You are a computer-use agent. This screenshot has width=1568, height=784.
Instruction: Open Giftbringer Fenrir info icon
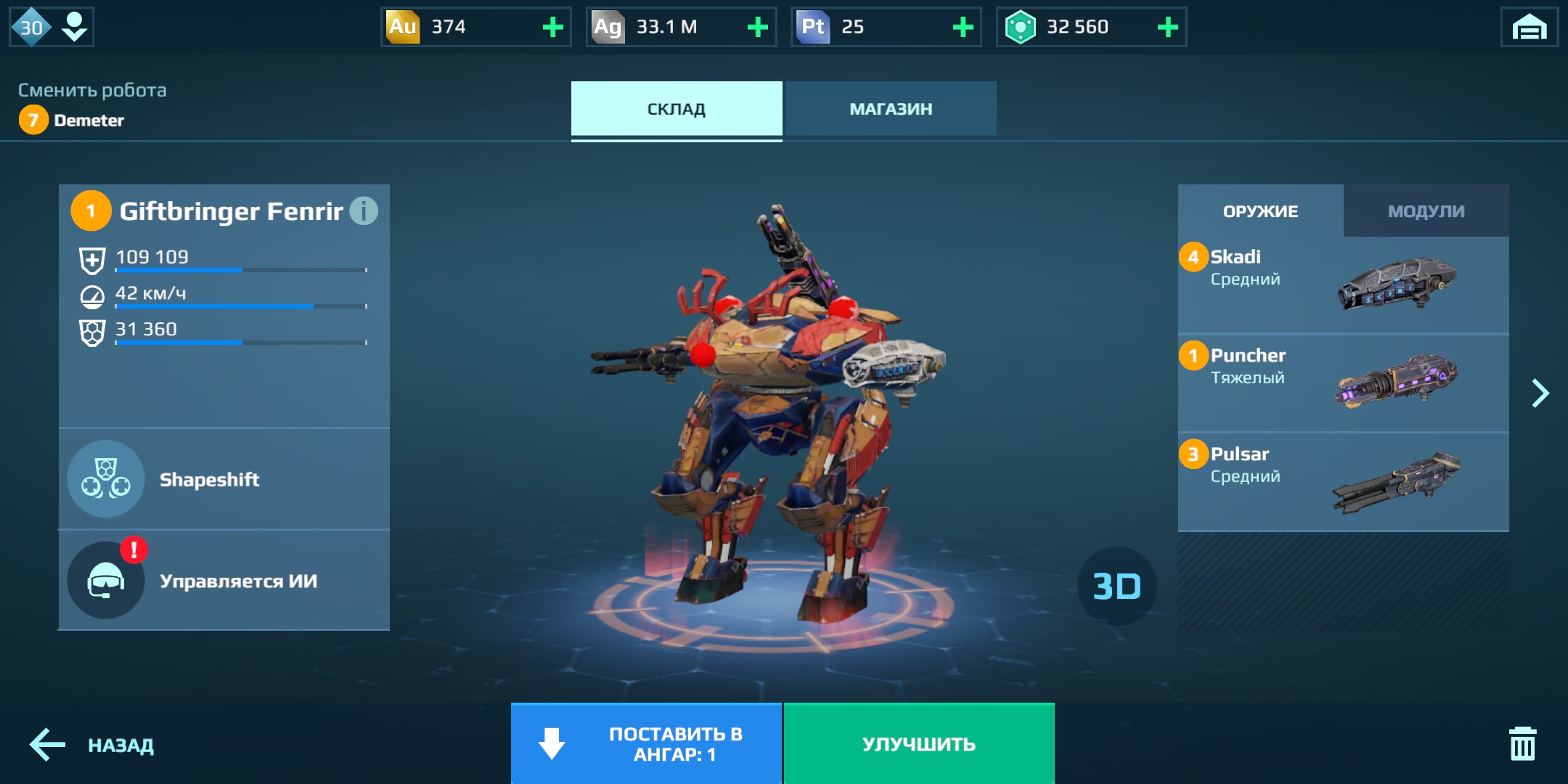[364, 211]
